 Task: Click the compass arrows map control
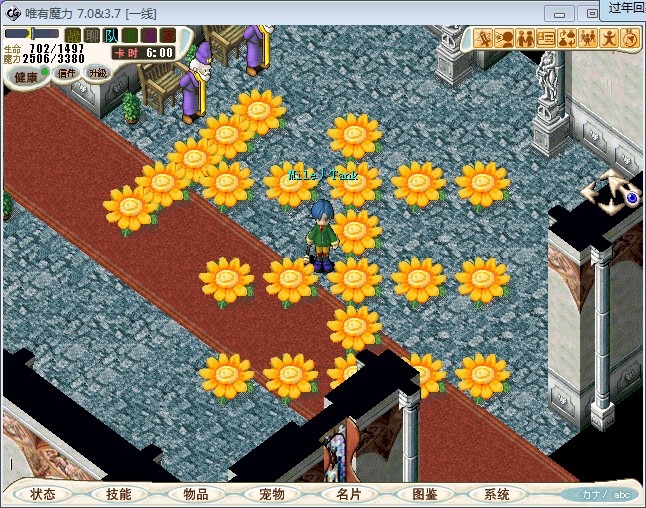pyautogui.click(x=608, y=192)
